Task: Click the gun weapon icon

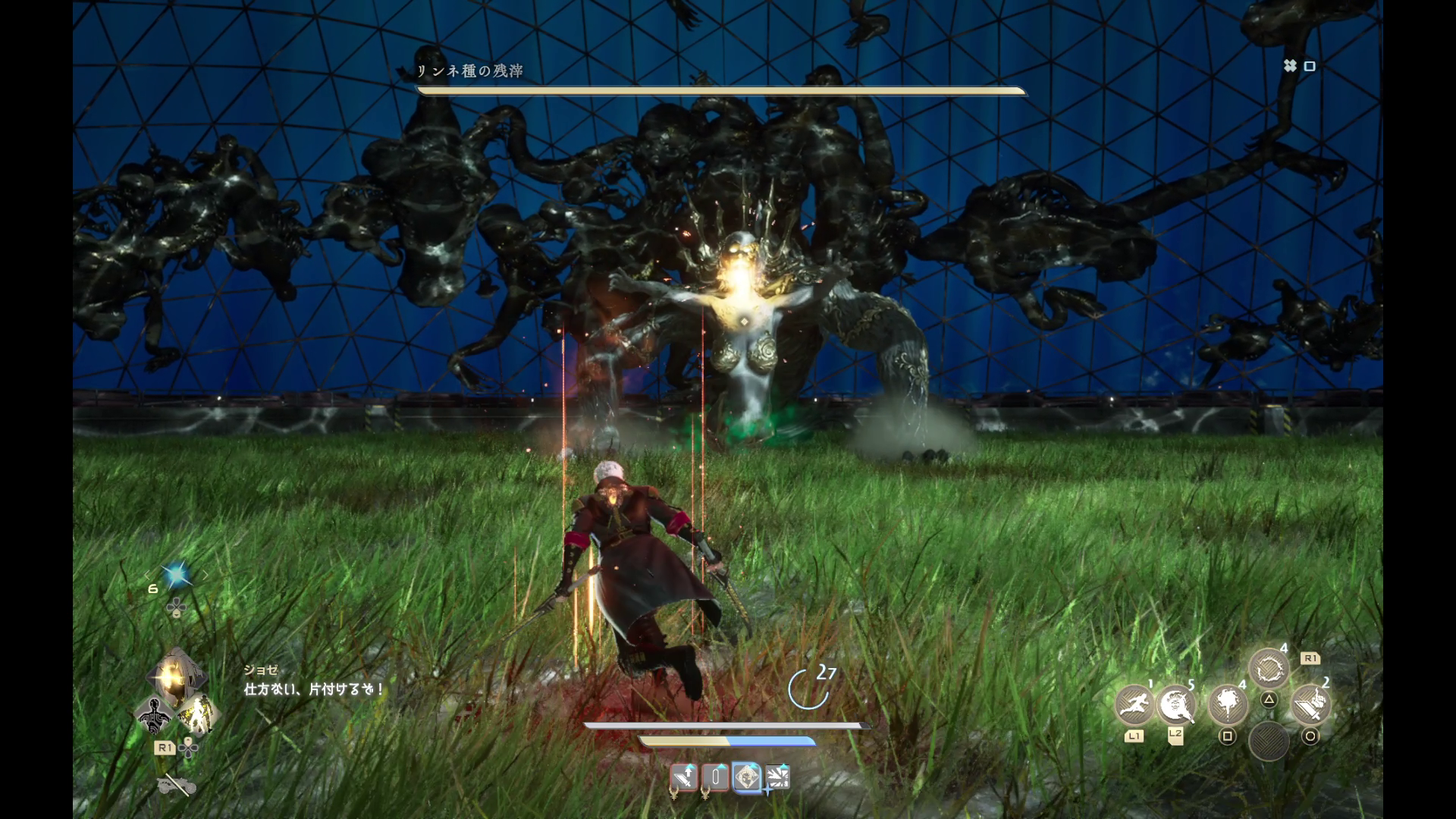Action: click(177, 786)
